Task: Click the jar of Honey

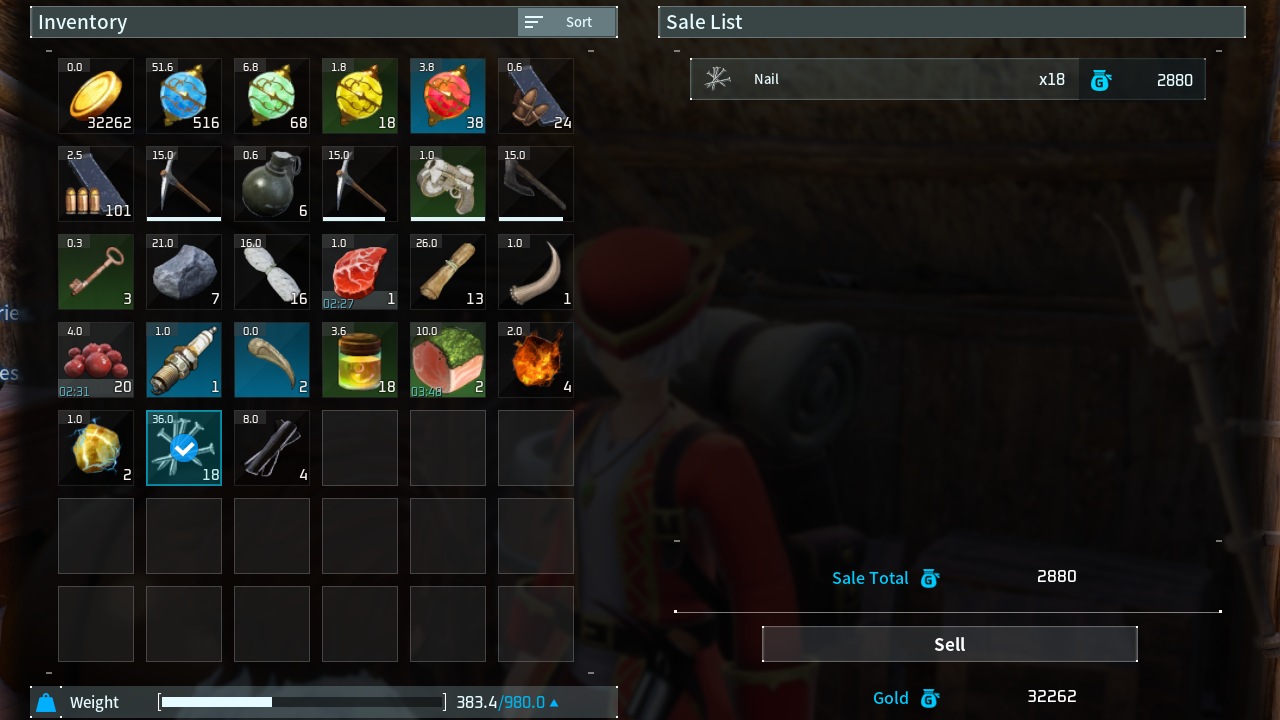Action: 360,360
